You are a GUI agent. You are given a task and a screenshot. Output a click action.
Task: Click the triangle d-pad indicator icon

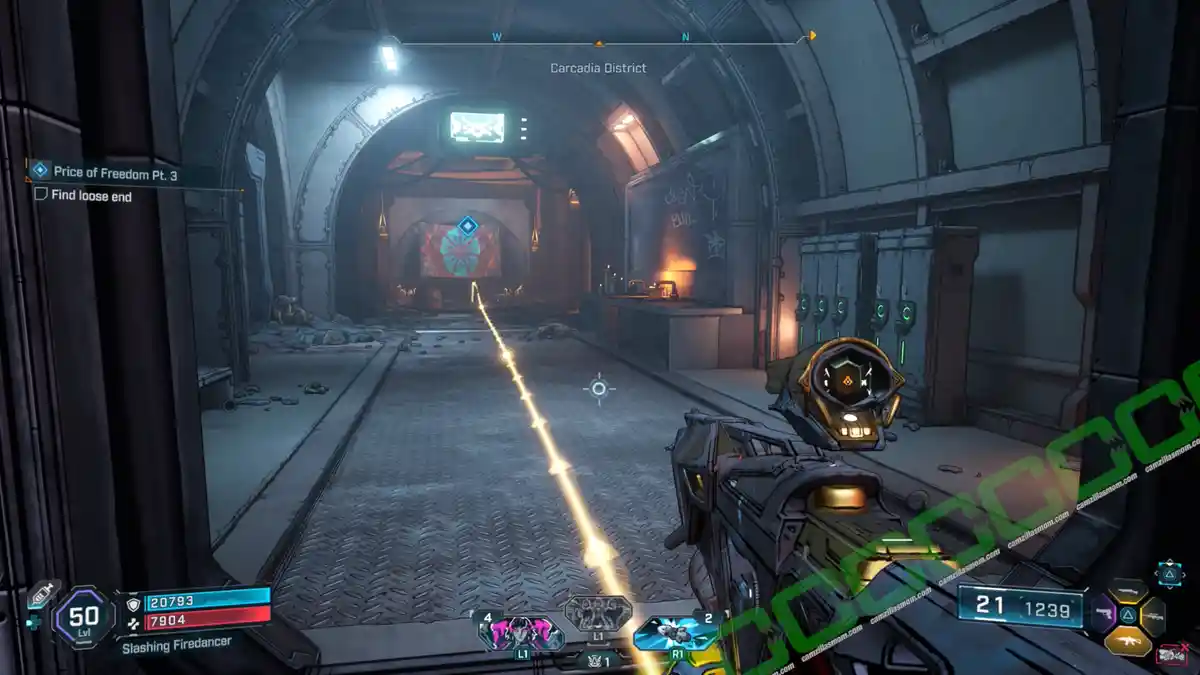[x=1169, y=573]
